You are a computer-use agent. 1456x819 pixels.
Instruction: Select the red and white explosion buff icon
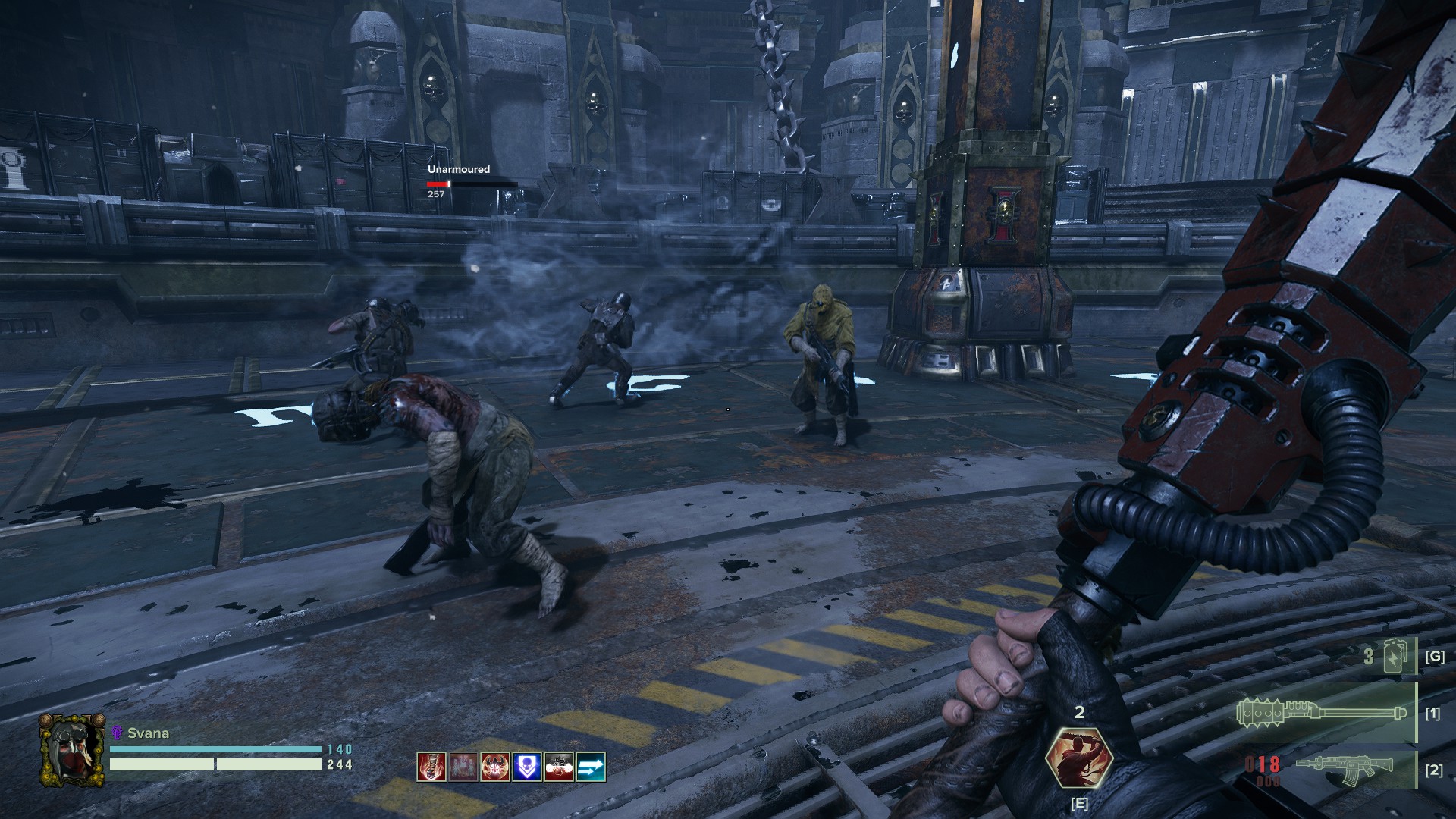[559, 767]
